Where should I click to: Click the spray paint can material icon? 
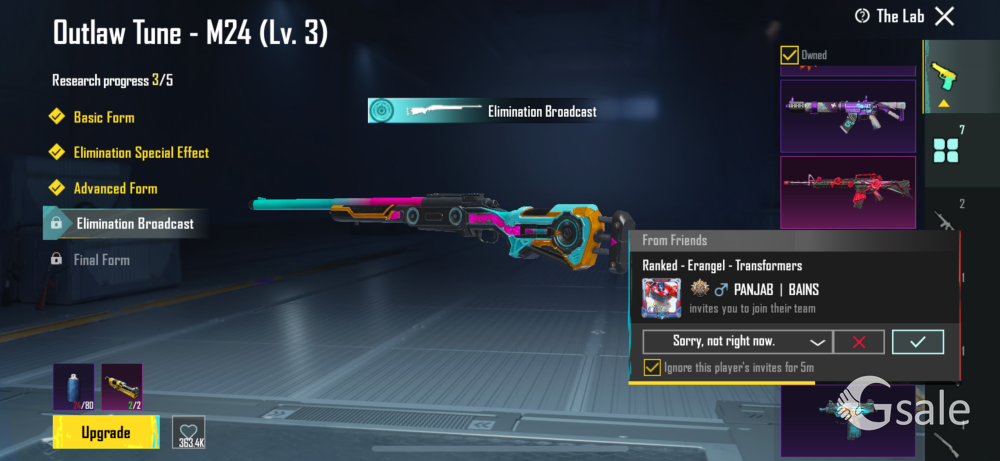tap(73, 387)
